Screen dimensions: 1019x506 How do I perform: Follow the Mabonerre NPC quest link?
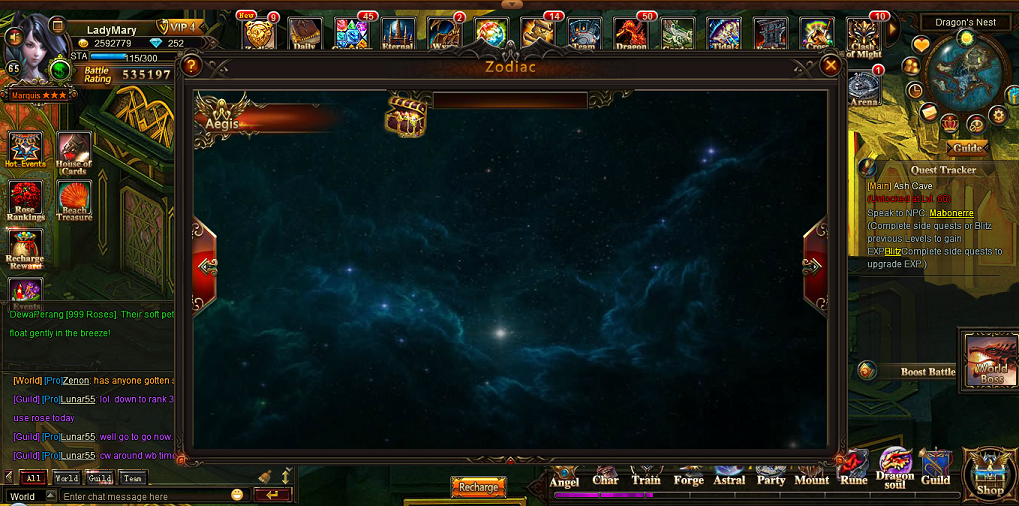pos(951,213)
